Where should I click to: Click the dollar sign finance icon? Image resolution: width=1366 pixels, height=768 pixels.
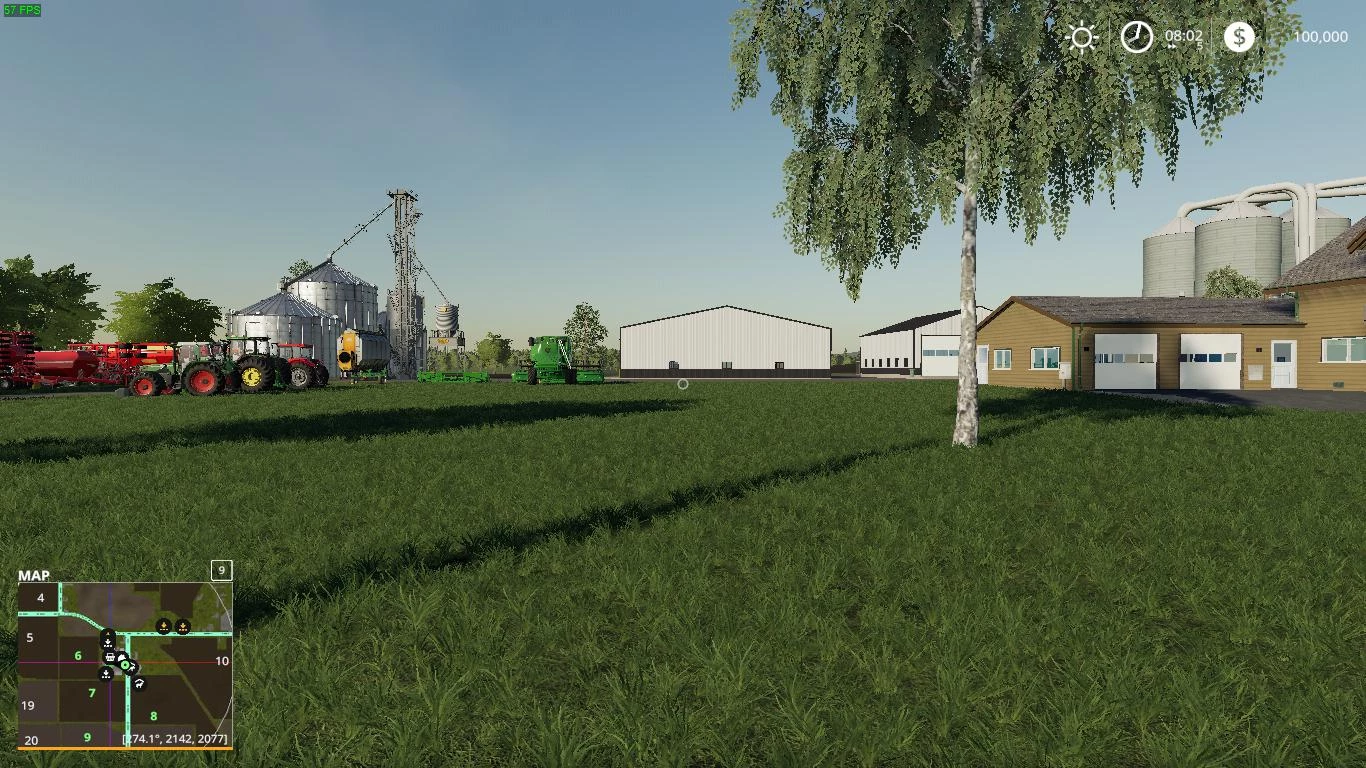pos(1240,37)
